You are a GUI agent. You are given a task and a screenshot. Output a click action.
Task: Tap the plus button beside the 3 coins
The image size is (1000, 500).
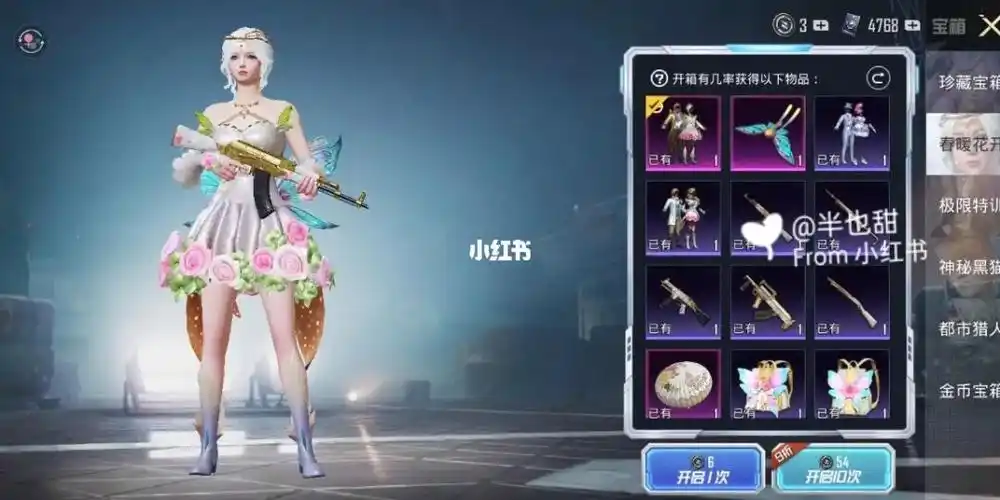coord(822,26)
